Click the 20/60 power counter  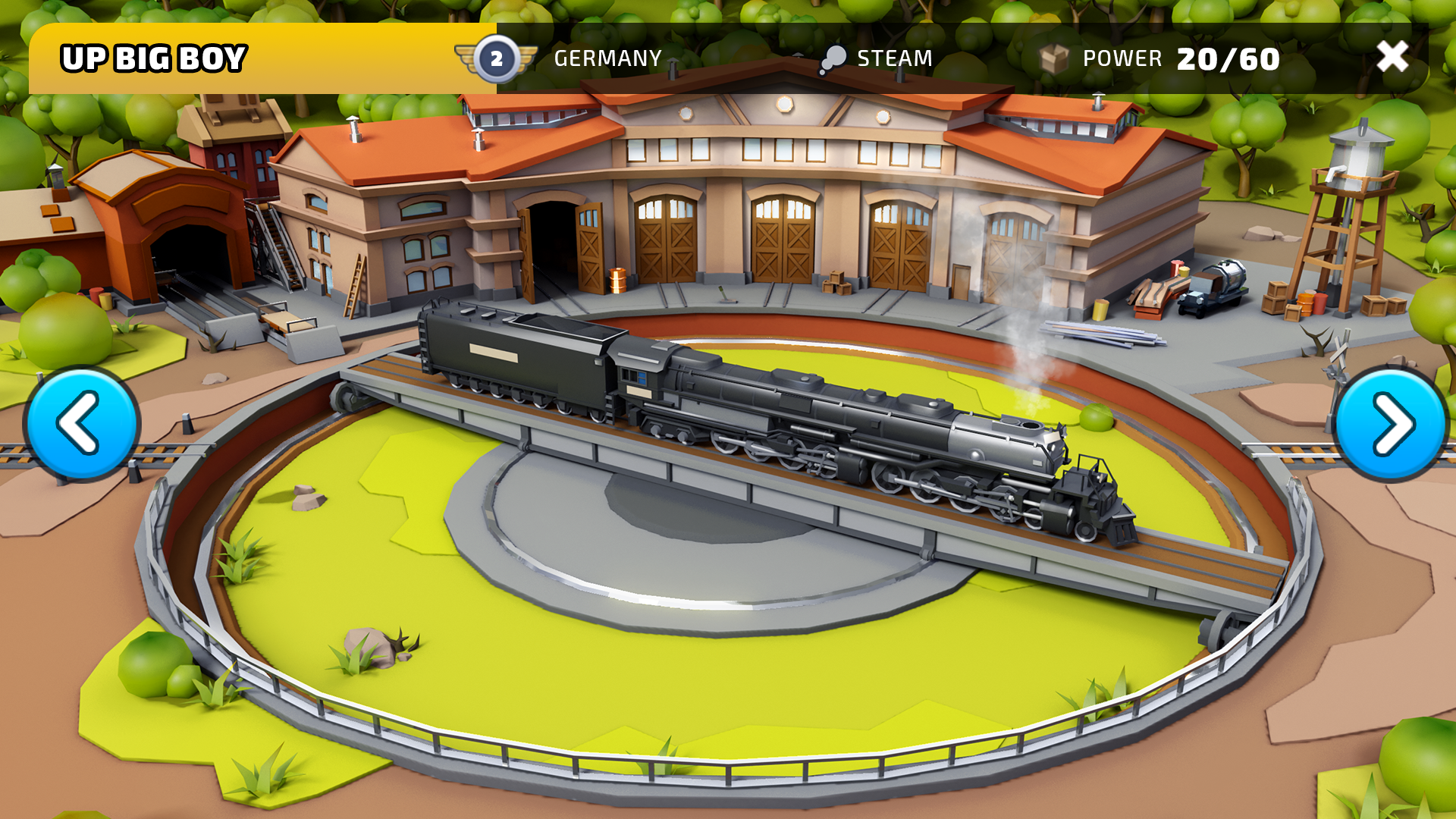point(1227,57)
